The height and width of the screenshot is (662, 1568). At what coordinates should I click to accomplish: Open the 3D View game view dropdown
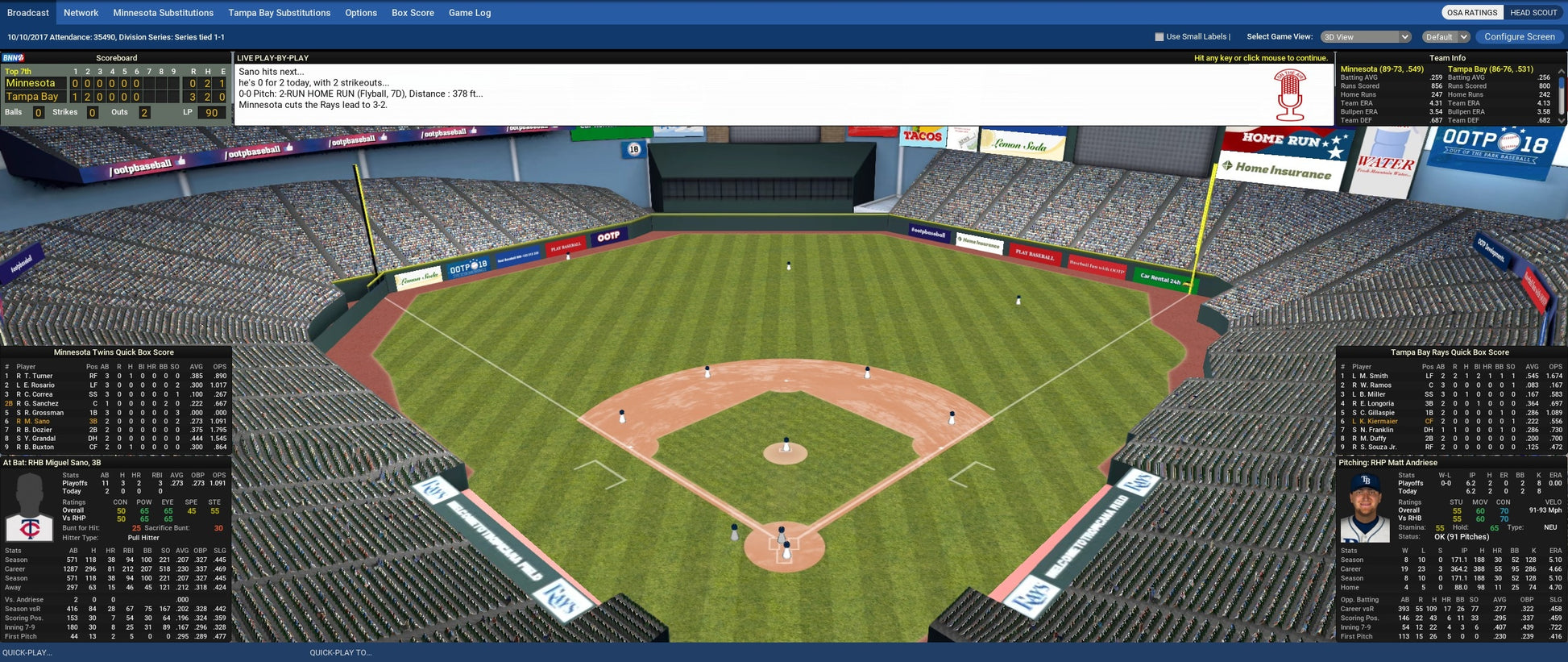(1366, 37)
